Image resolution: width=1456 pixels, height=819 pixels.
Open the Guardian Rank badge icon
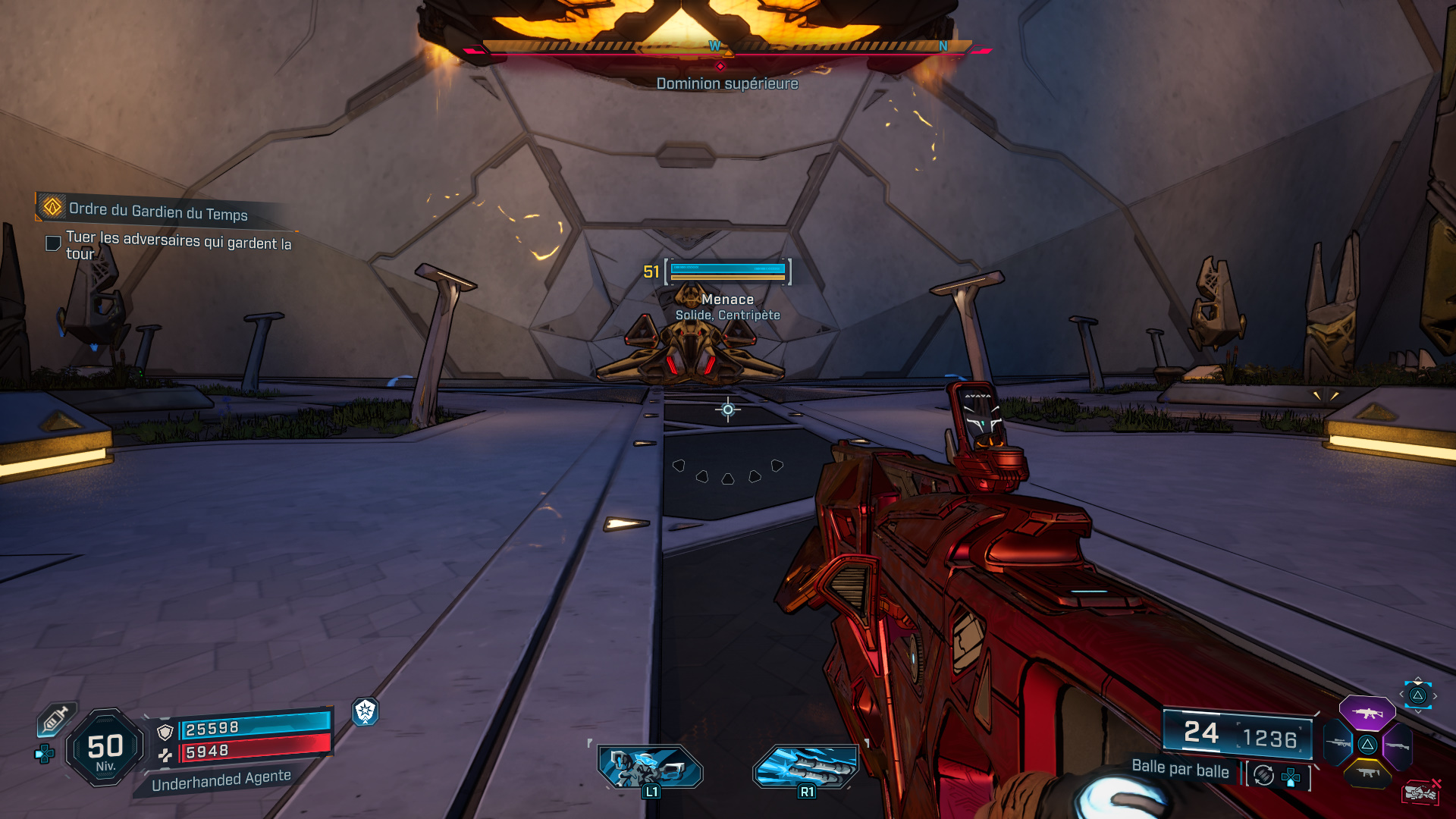coord(366,713)
